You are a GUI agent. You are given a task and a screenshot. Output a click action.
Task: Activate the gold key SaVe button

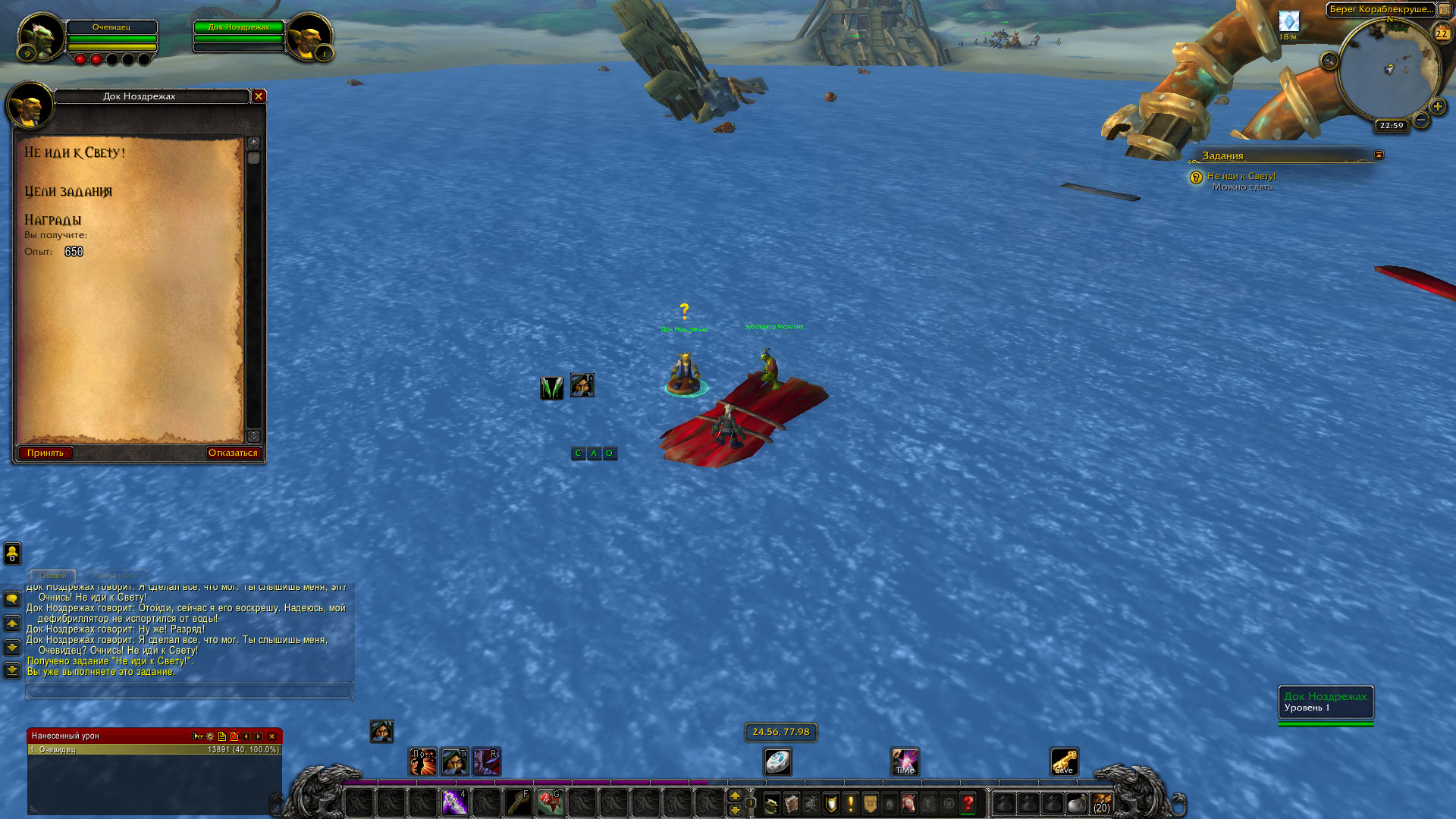point(1064,761)
